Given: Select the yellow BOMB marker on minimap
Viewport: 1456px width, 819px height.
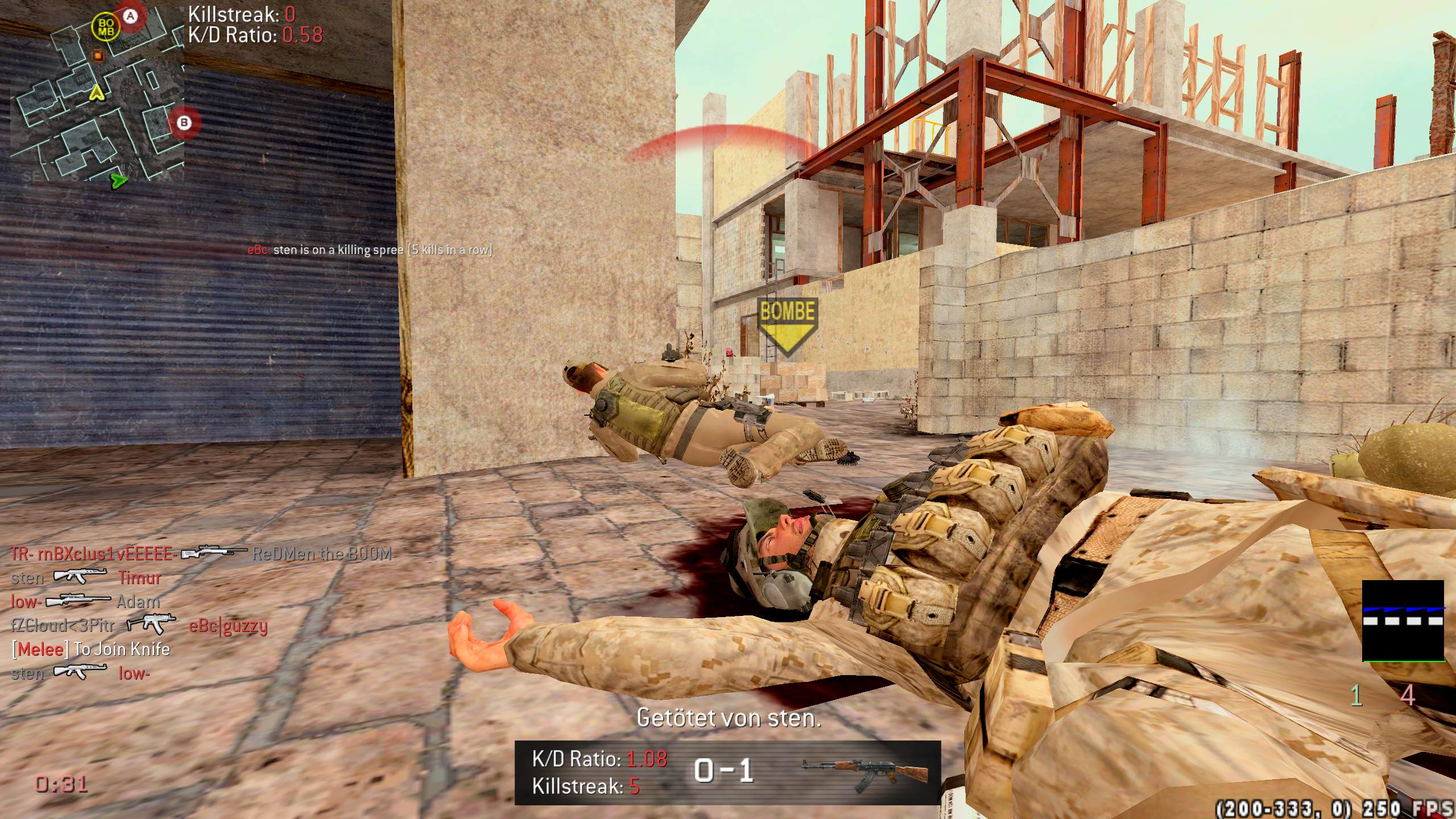Looking at the screenshot, I should pos(106,27).
